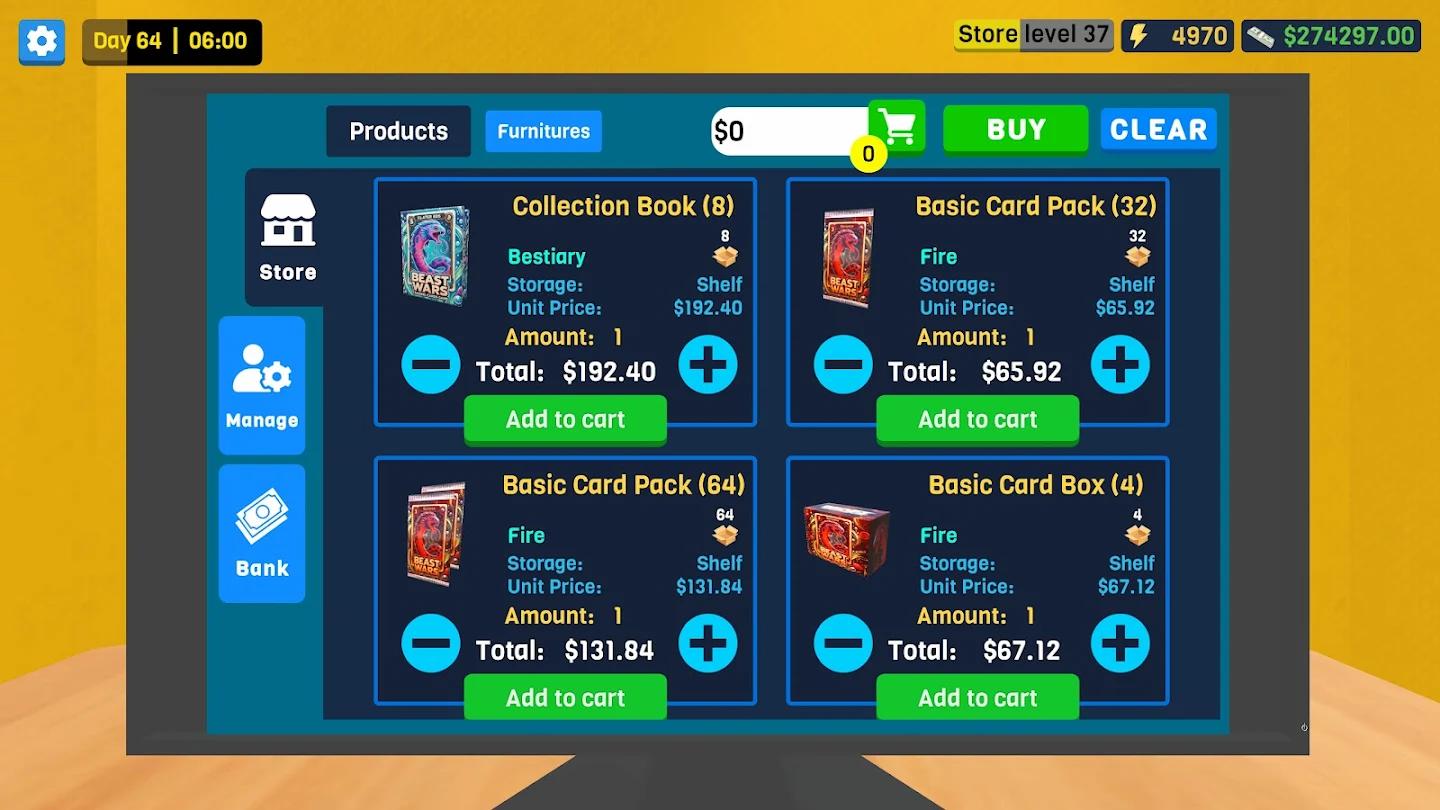
Task: Add Collection Book to cart
Action: tap(565, 419)
